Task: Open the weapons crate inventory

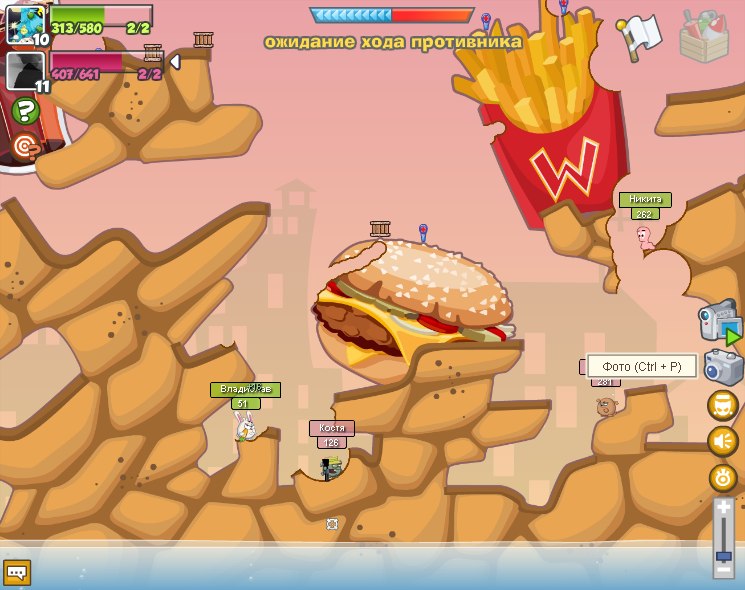Action: coord(704,36)
